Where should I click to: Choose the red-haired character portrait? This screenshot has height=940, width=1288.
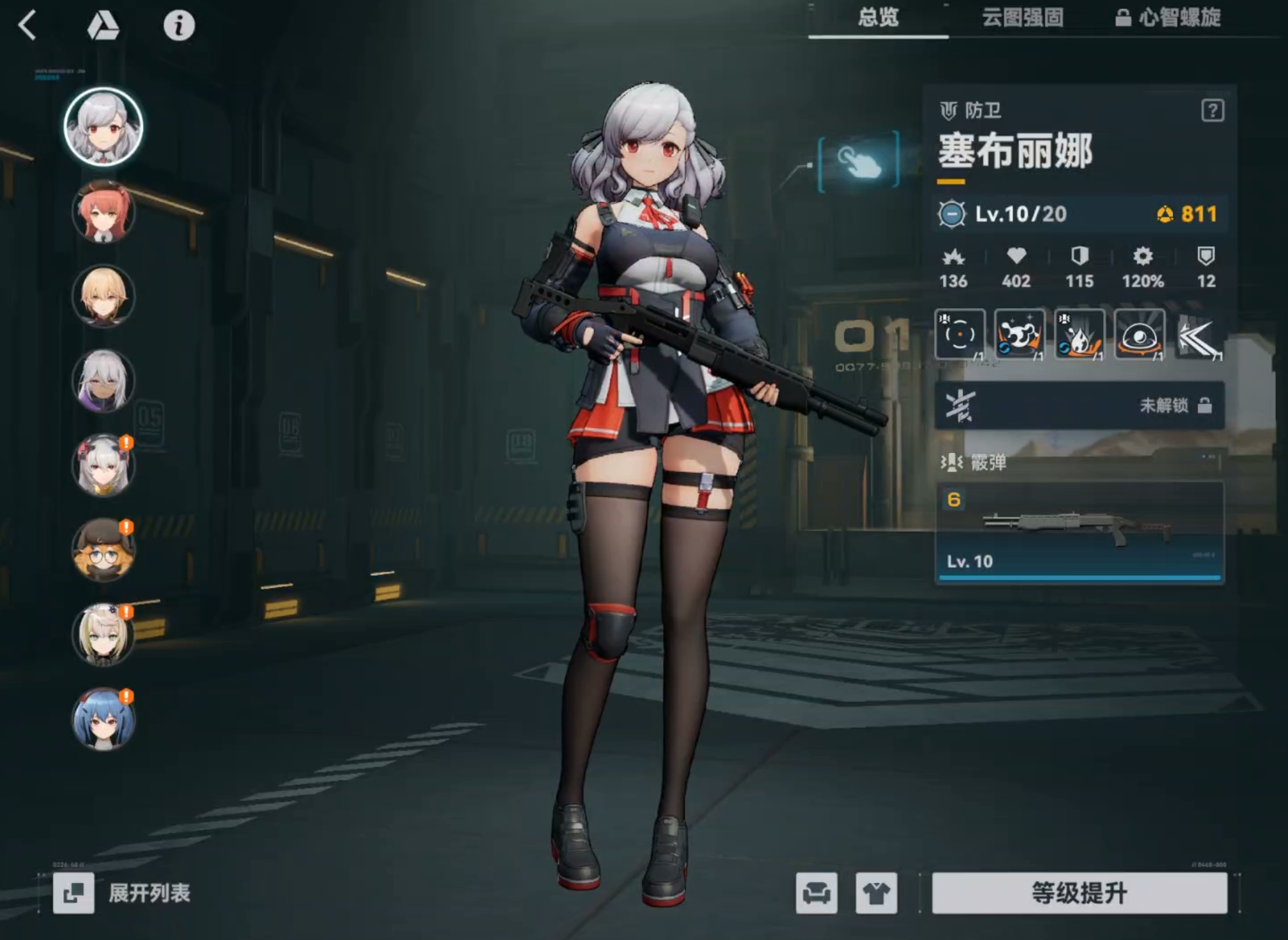(103, 211)
